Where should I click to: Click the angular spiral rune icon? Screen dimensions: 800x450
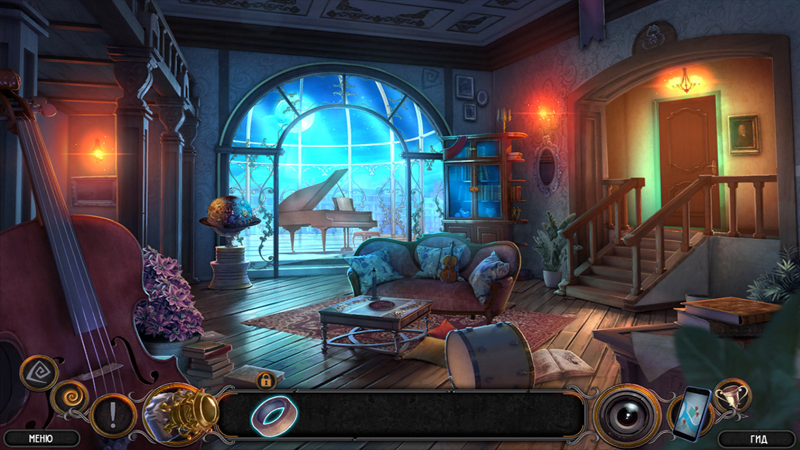tap(39, 372)
